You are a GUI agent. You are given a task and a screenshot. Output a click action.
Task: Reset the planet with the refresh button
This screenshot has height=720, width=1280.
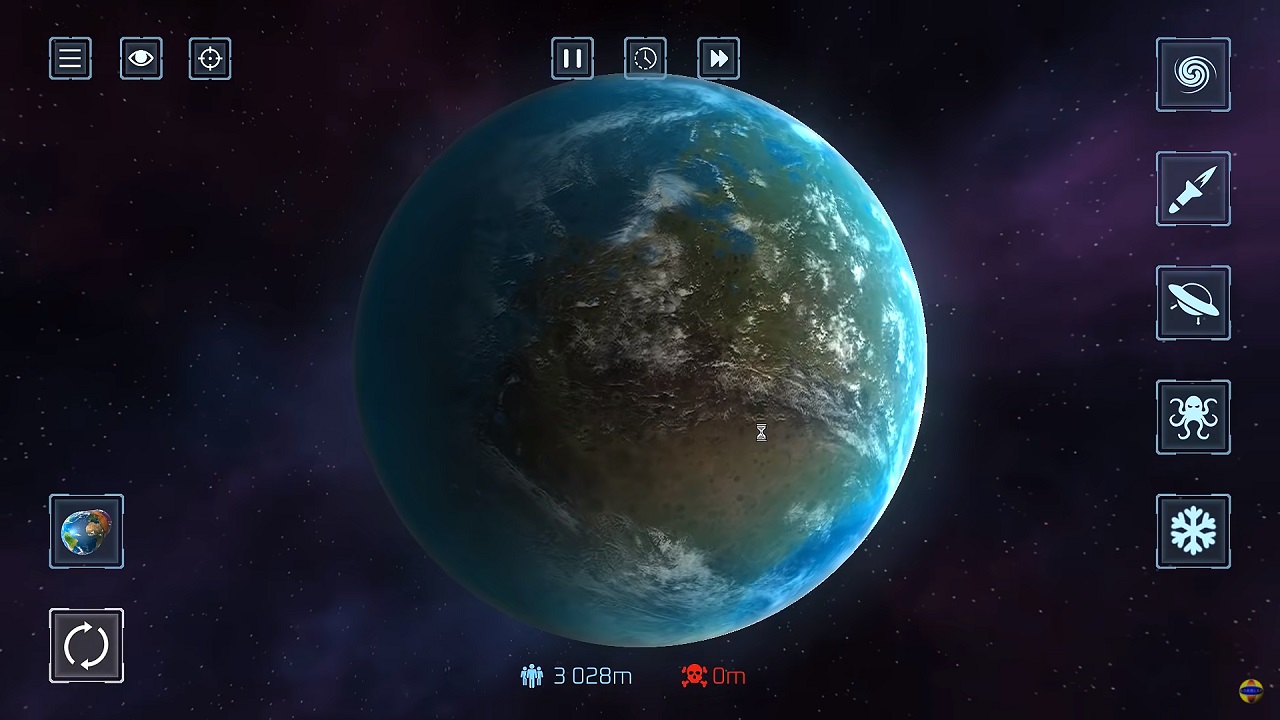tap(86, 646)
